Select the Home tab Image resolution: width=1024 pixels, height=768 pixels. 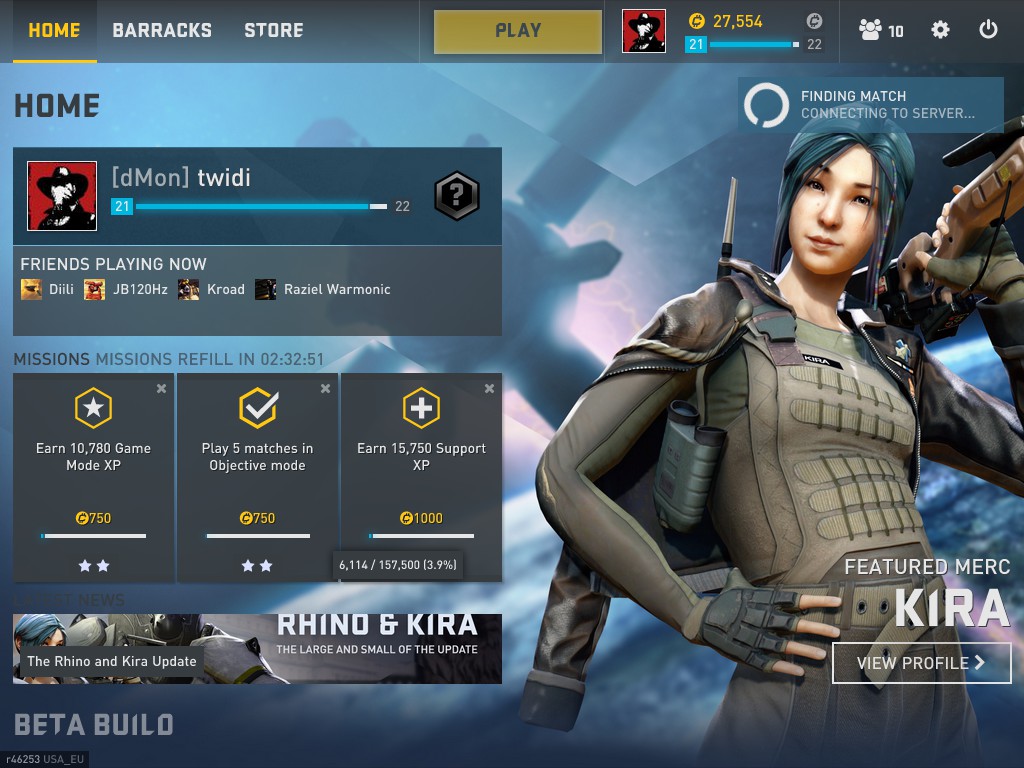pyautogui.click(x=54, y=30)
